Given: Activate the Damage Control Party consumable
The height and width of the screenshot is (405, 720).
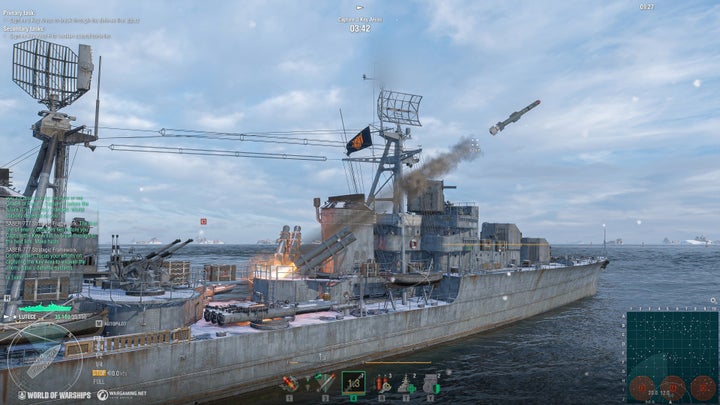Looking at the screenshot, I should click(x=383, y=383).
